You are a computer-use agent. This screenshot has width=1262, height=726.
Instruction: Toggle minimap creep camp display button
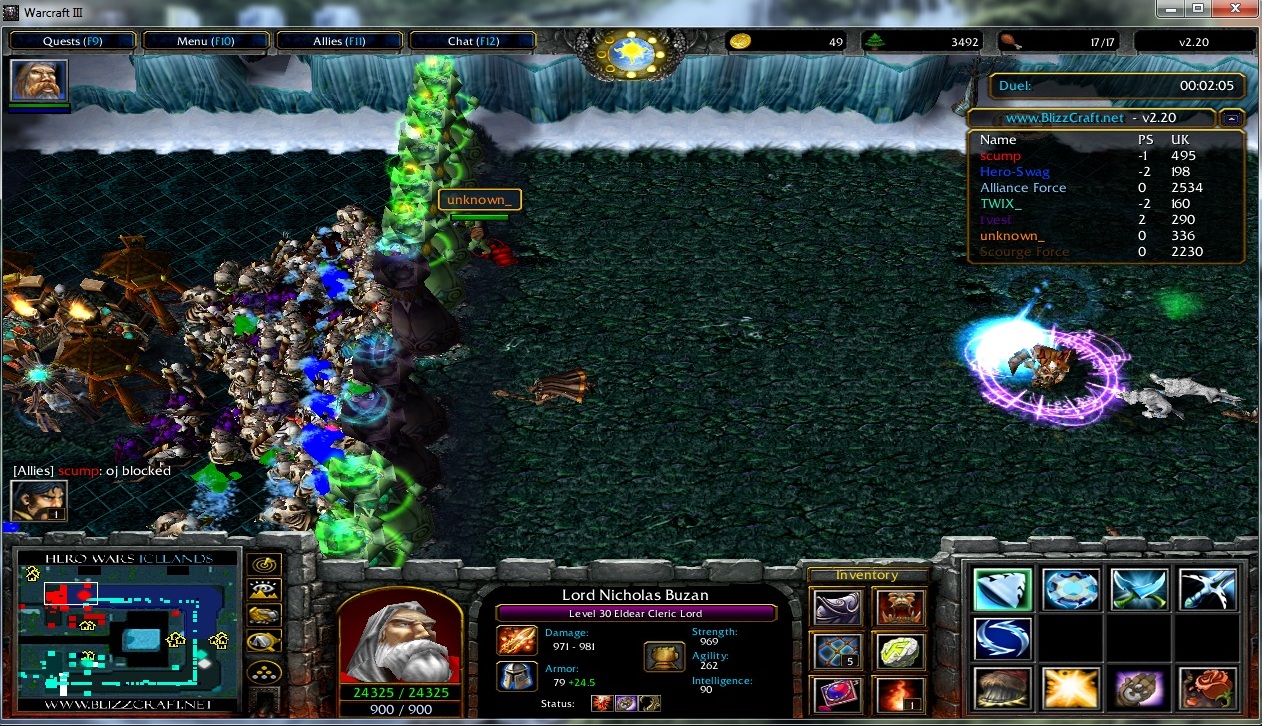pyautogui.click(x=265, y=642)
